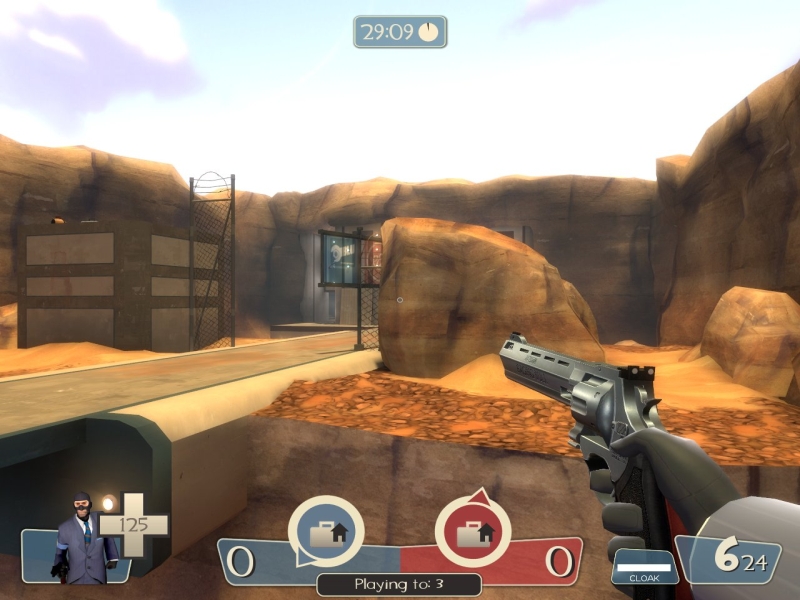Click the Spy class portrait
800x600 pixels.
point(81,540)
